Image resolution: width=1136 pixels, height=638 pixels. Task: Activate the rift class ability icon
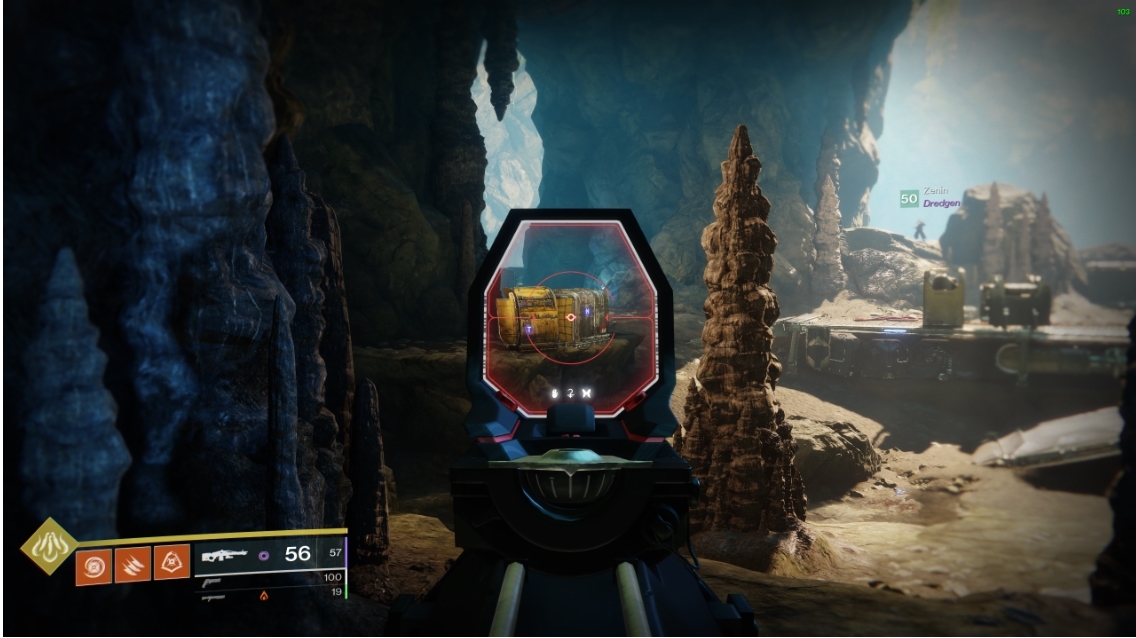(x=172, y=564)
